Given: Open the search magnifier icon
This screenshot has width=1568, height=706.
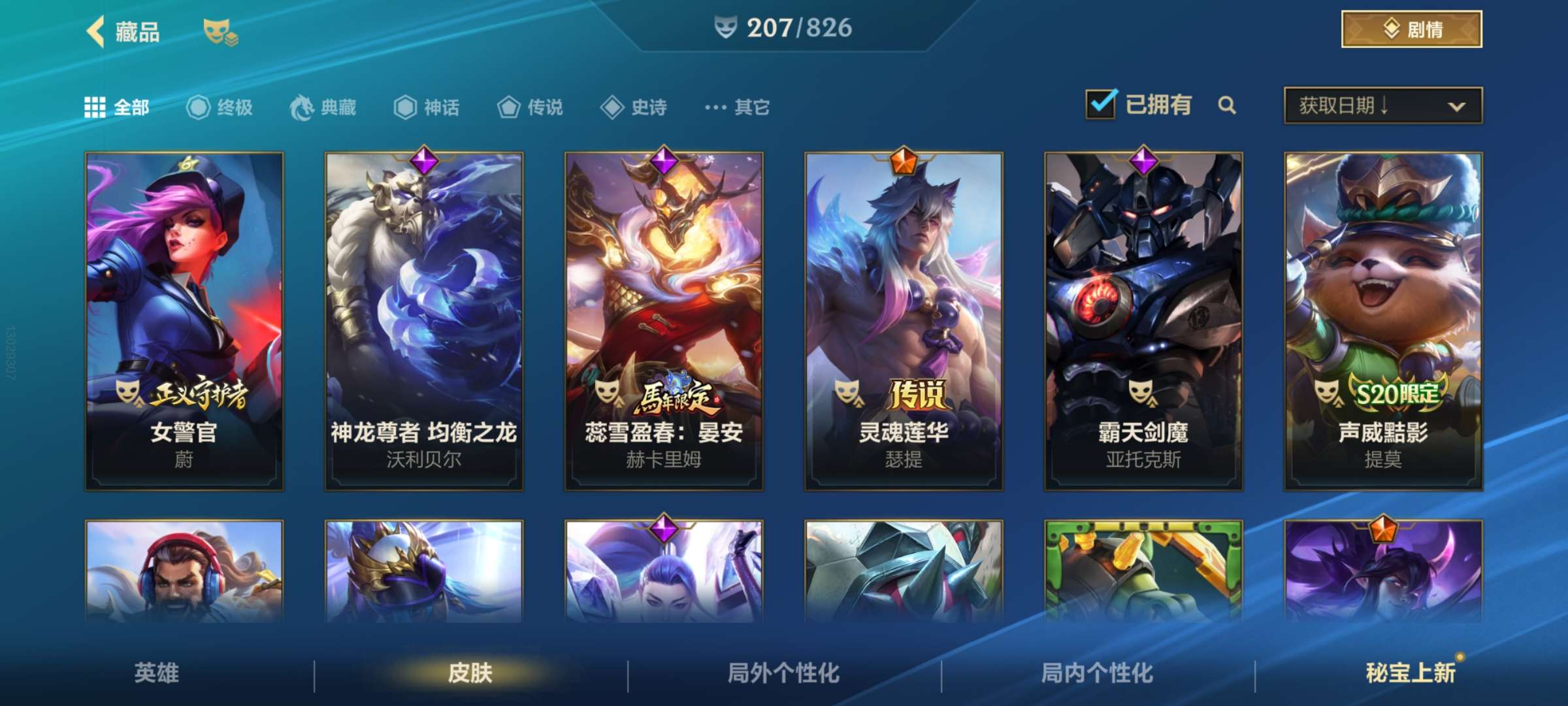Looking at the screenshot, I should click(x=1227, y=105).
